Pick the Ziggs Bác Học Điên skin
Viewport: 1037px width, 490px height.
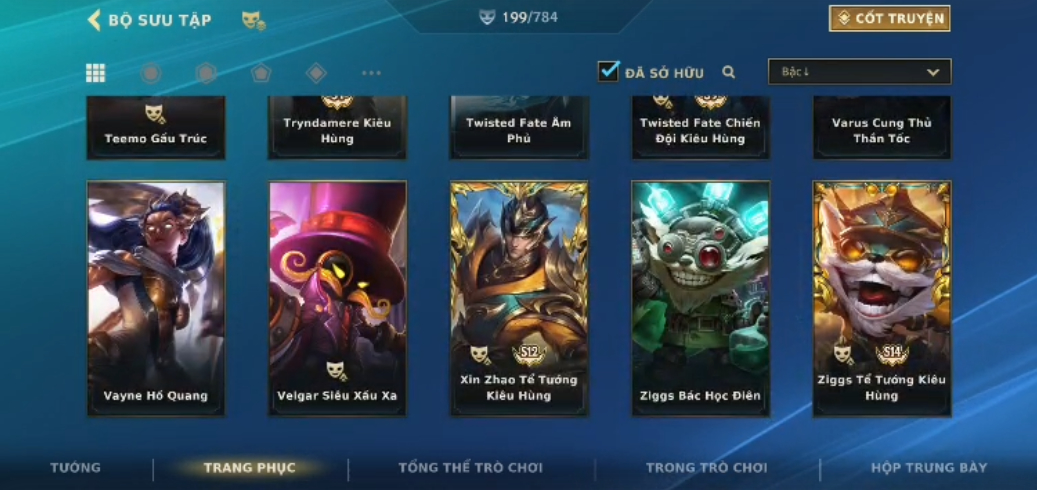[700, 297]
